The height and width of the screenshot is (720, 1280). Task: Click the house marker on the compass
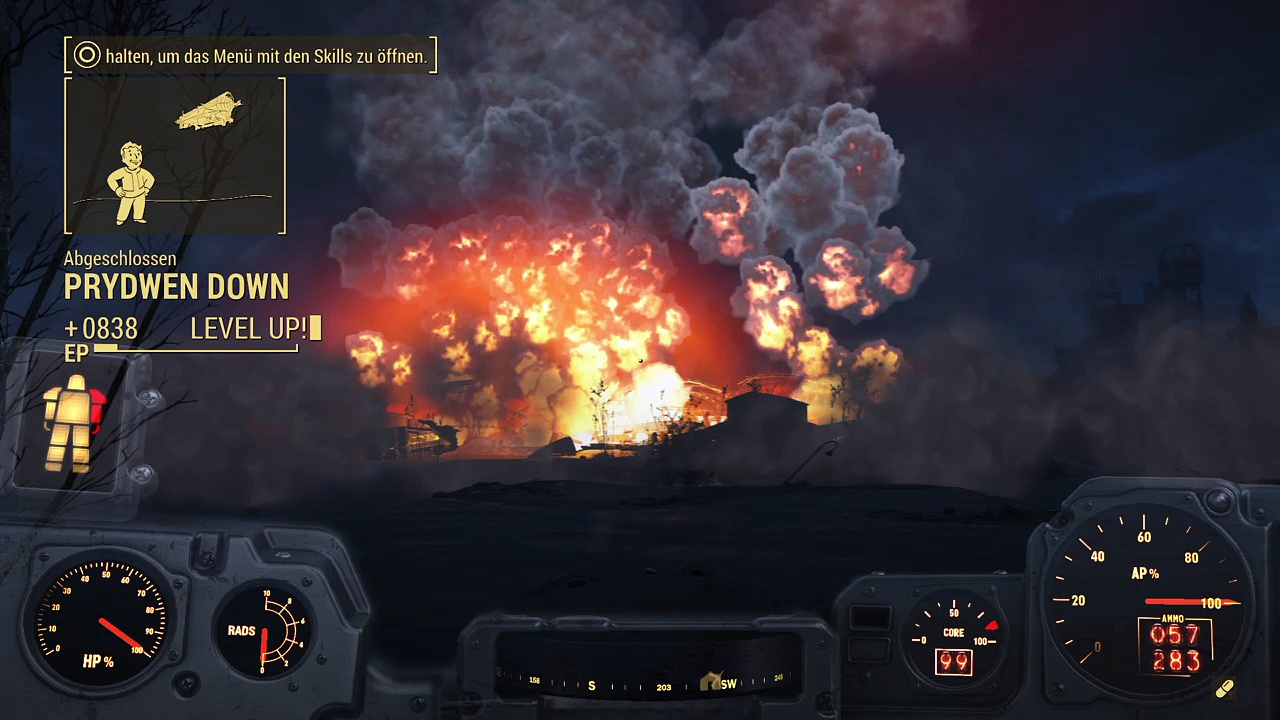(711, 681)
